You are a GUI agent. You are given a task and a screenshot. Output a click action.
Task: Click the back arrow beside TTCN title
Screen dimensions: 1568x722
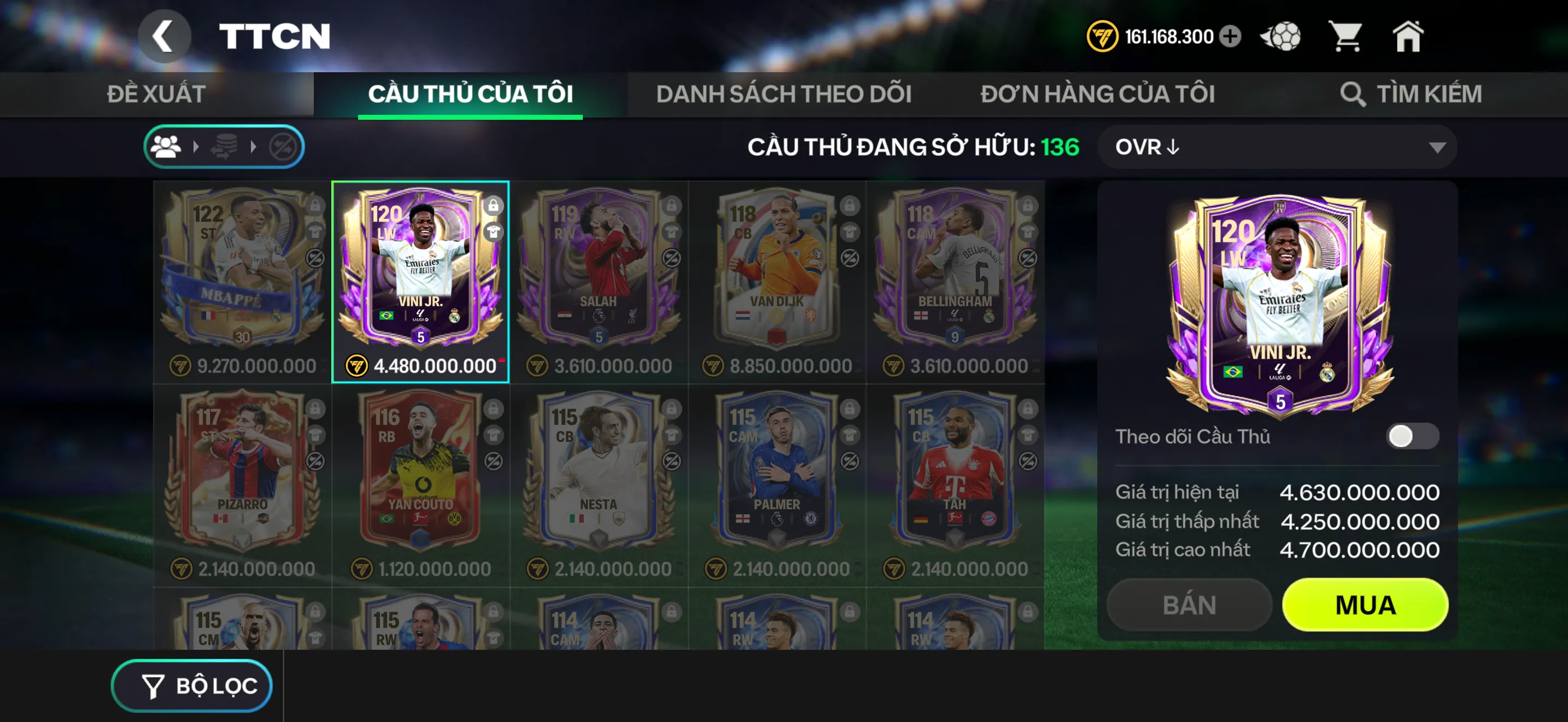click(165, 37)
